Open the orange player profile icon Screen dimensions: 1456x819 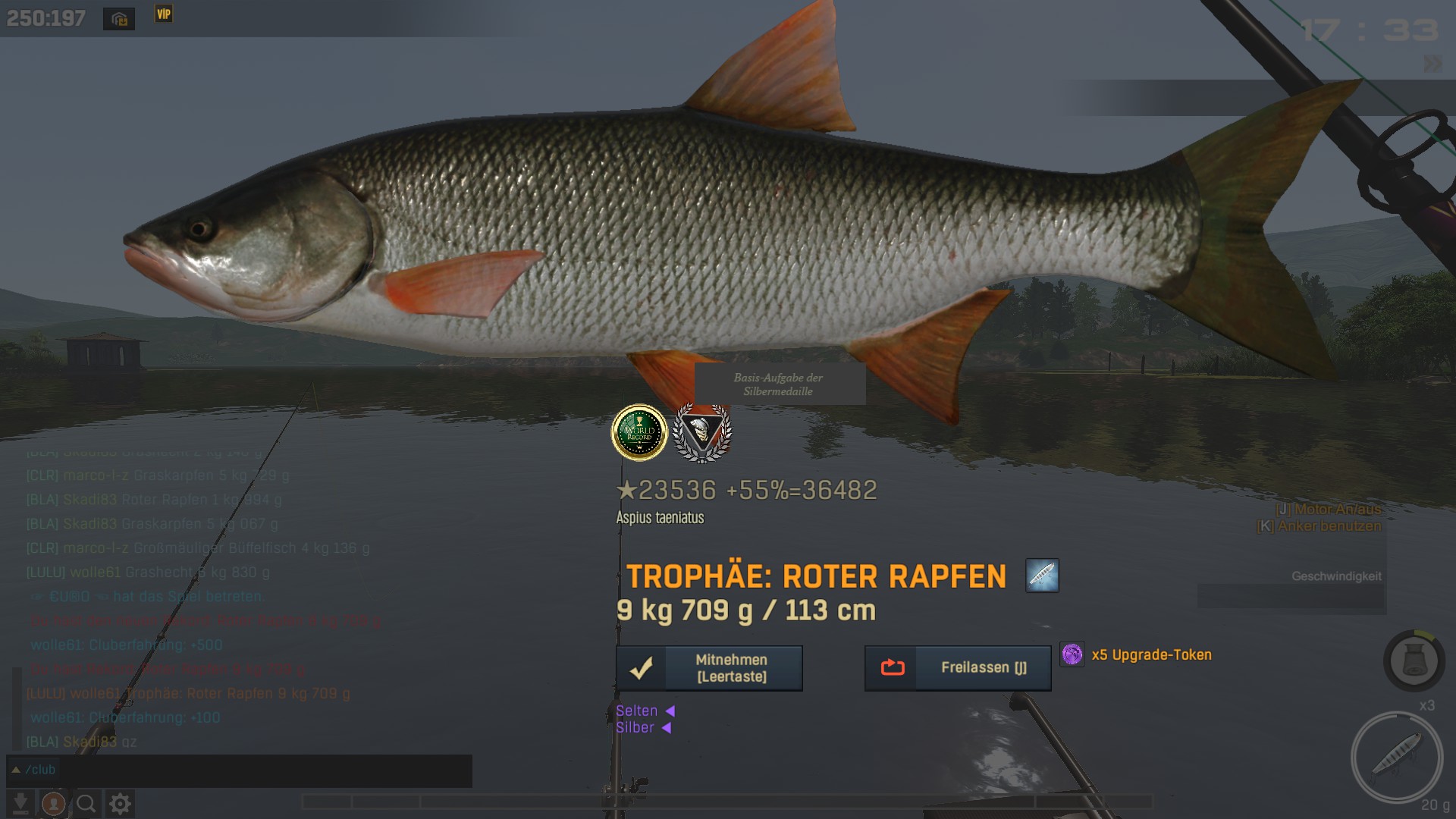[x=53, y=803]
